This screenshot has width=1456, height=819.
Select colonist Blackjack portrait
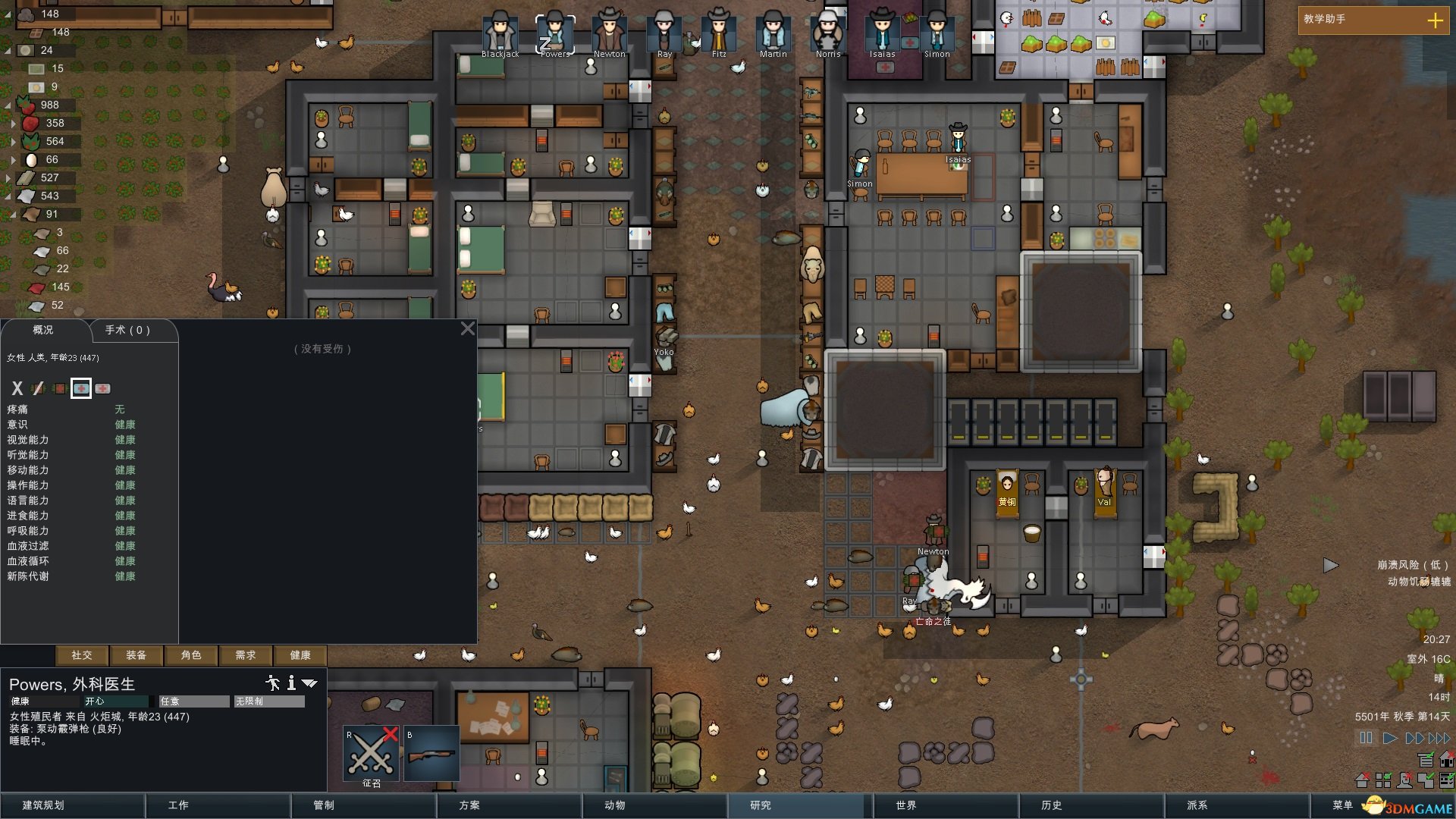click(500, 33)
